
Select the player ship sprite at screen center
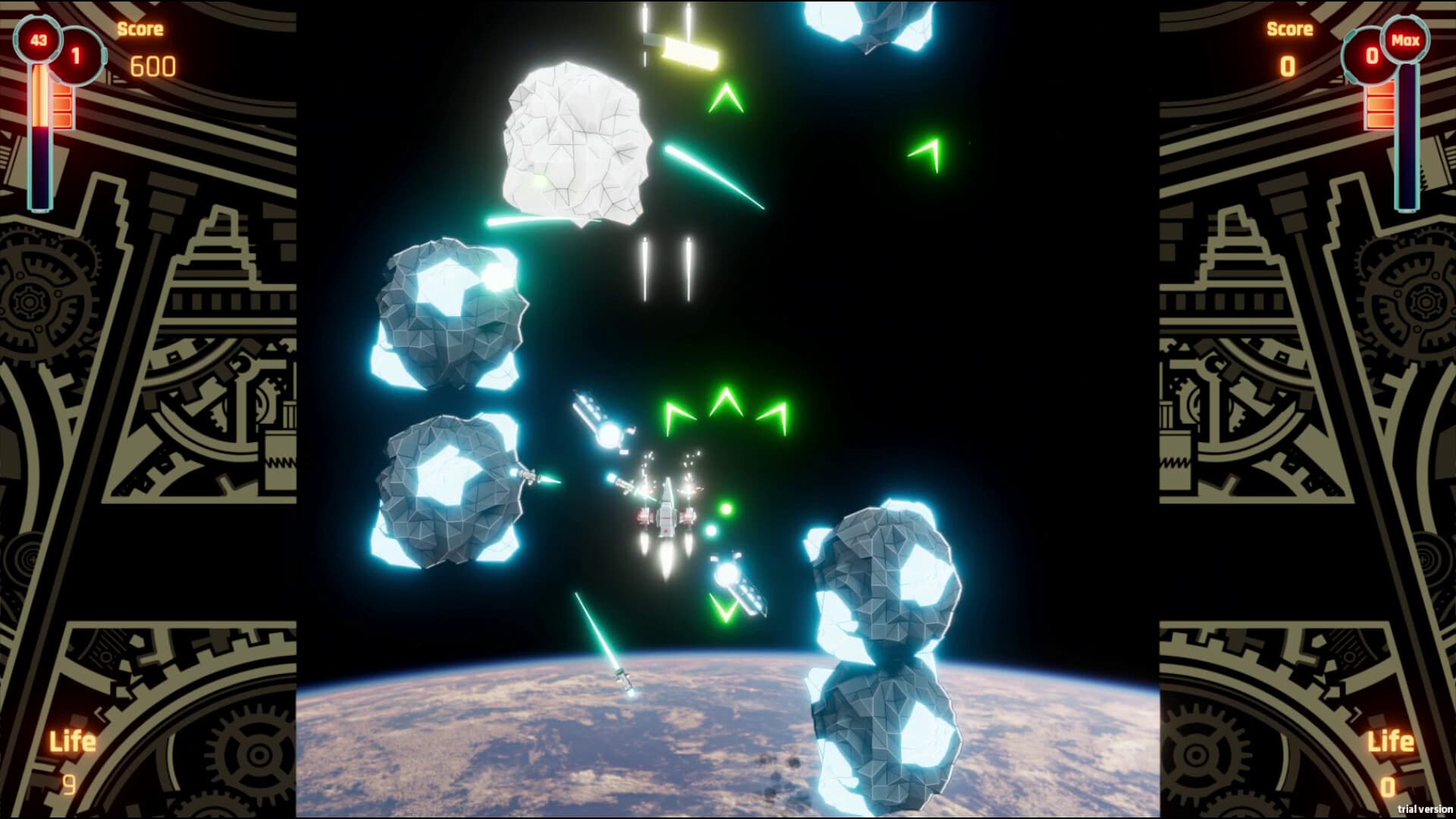coord(667,508)
